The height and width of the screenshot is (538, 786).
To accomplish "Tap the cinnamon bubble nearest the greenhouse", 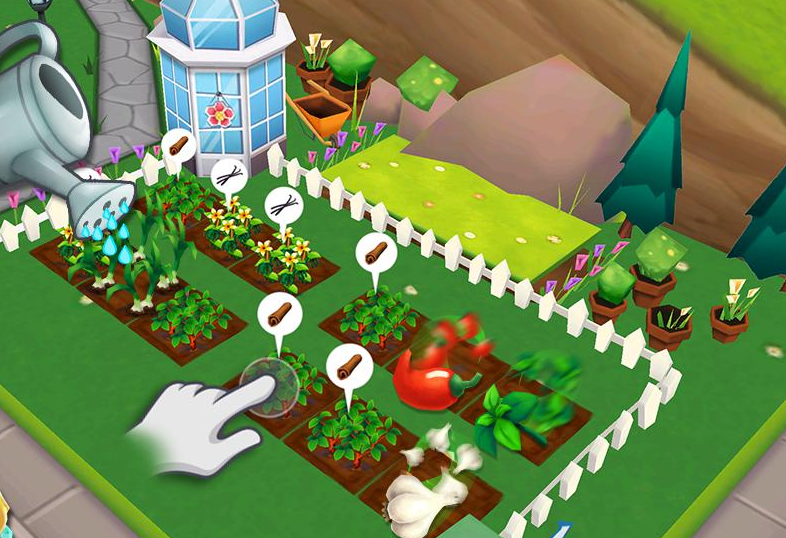I will [x=178, y=146].
